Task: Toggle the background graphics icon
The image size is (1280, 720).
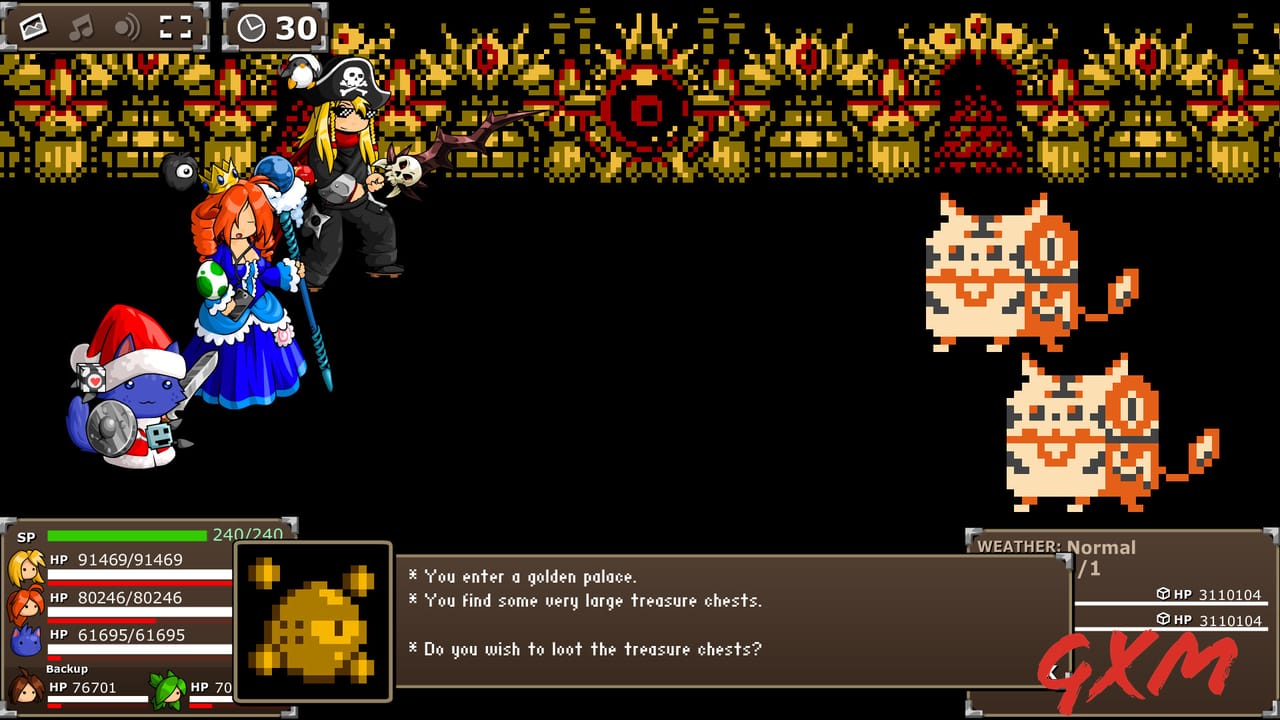Action: (x=31, y=27)
